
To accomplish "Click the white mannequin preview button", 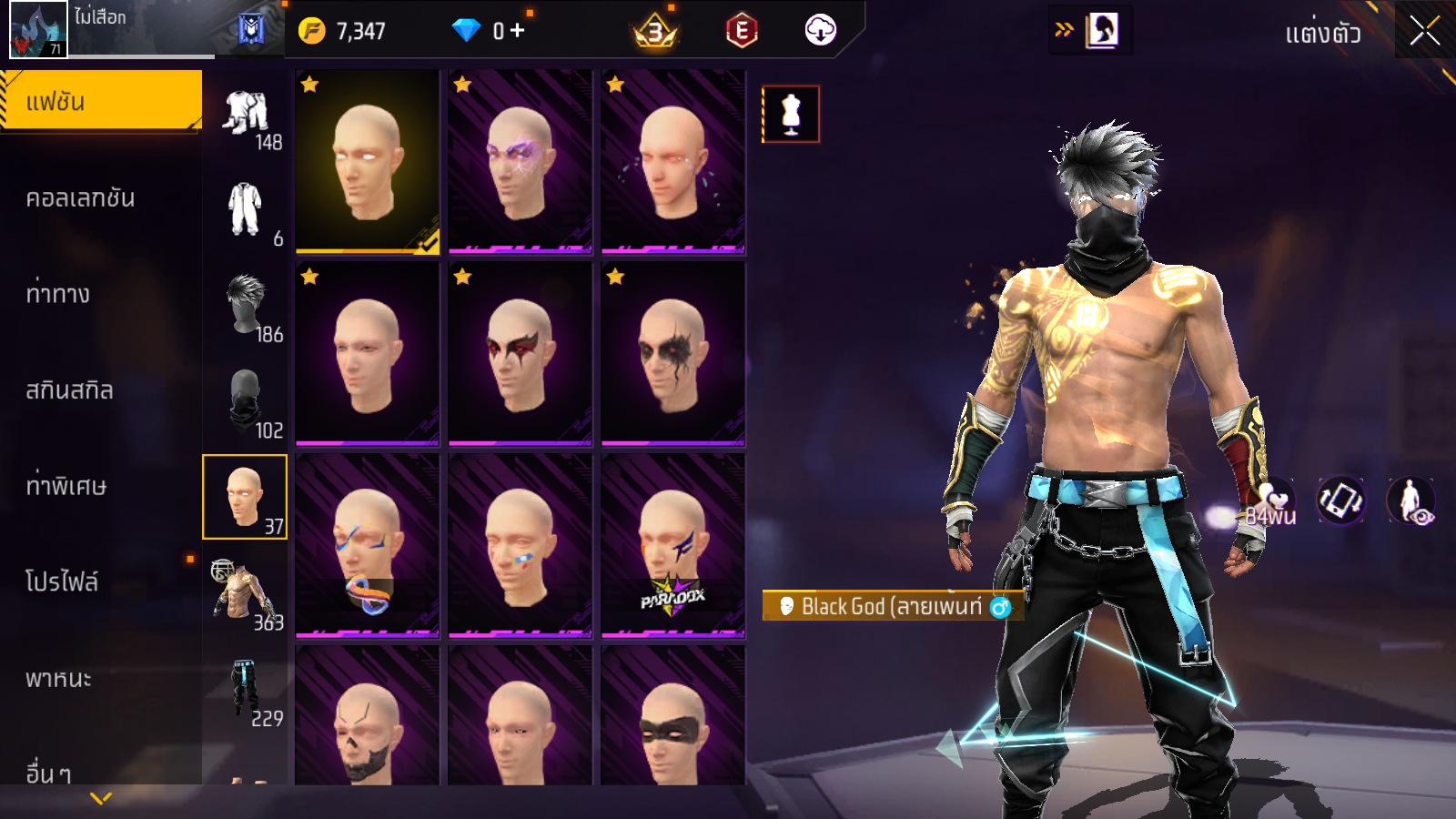I will (x=791, y=115).
